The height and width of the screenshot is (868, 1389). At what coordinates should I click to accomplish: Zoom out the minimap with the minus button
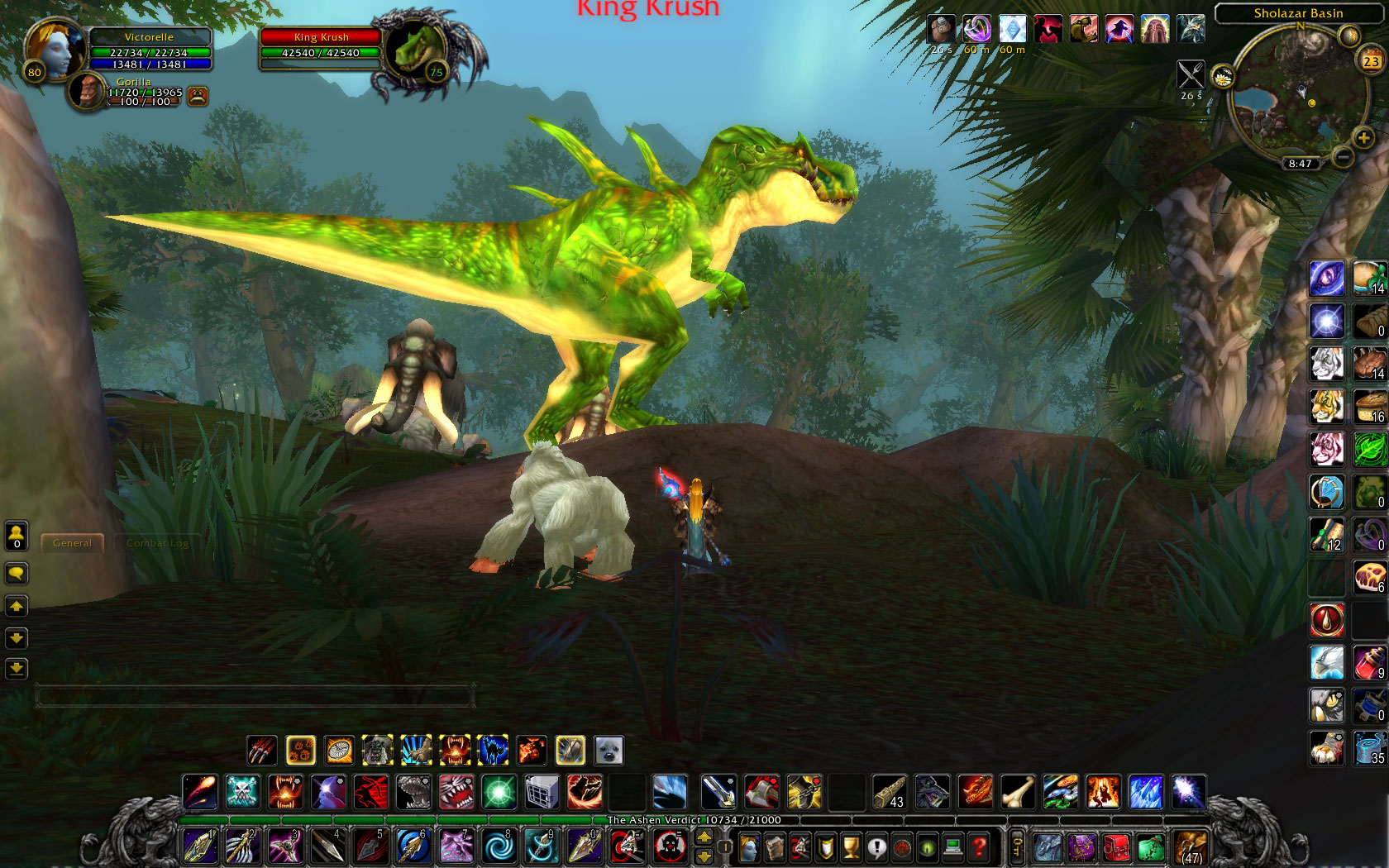(1343, 156)
